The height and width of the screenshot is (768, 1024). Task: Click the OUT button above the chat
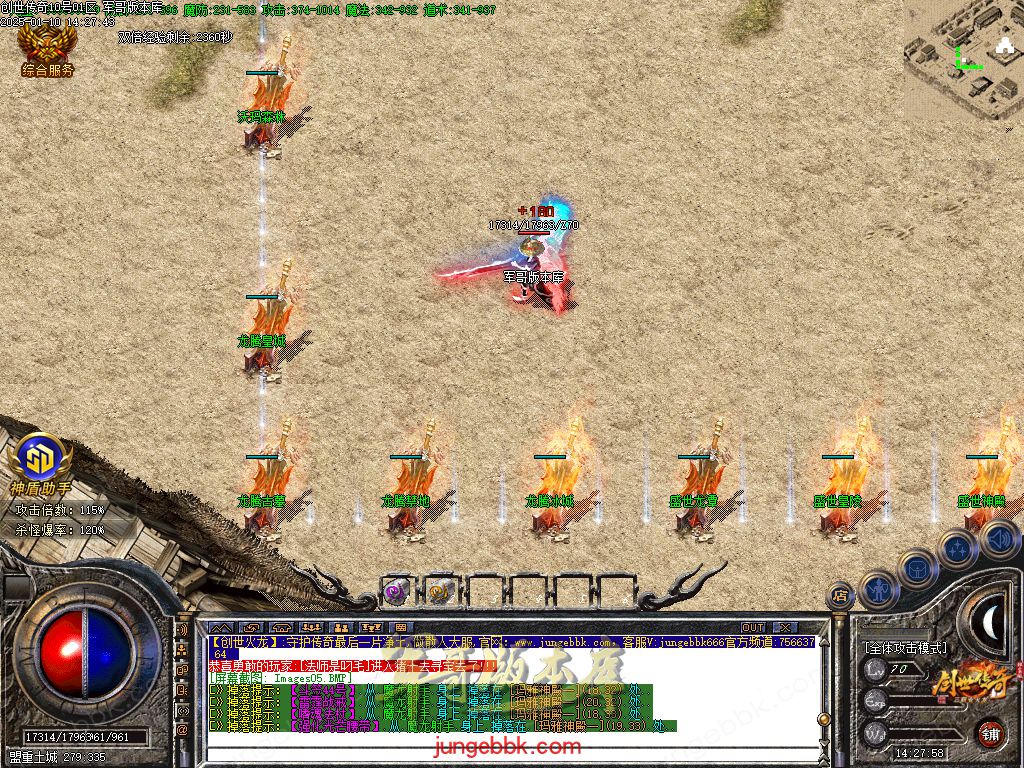[x=752, y=628]
